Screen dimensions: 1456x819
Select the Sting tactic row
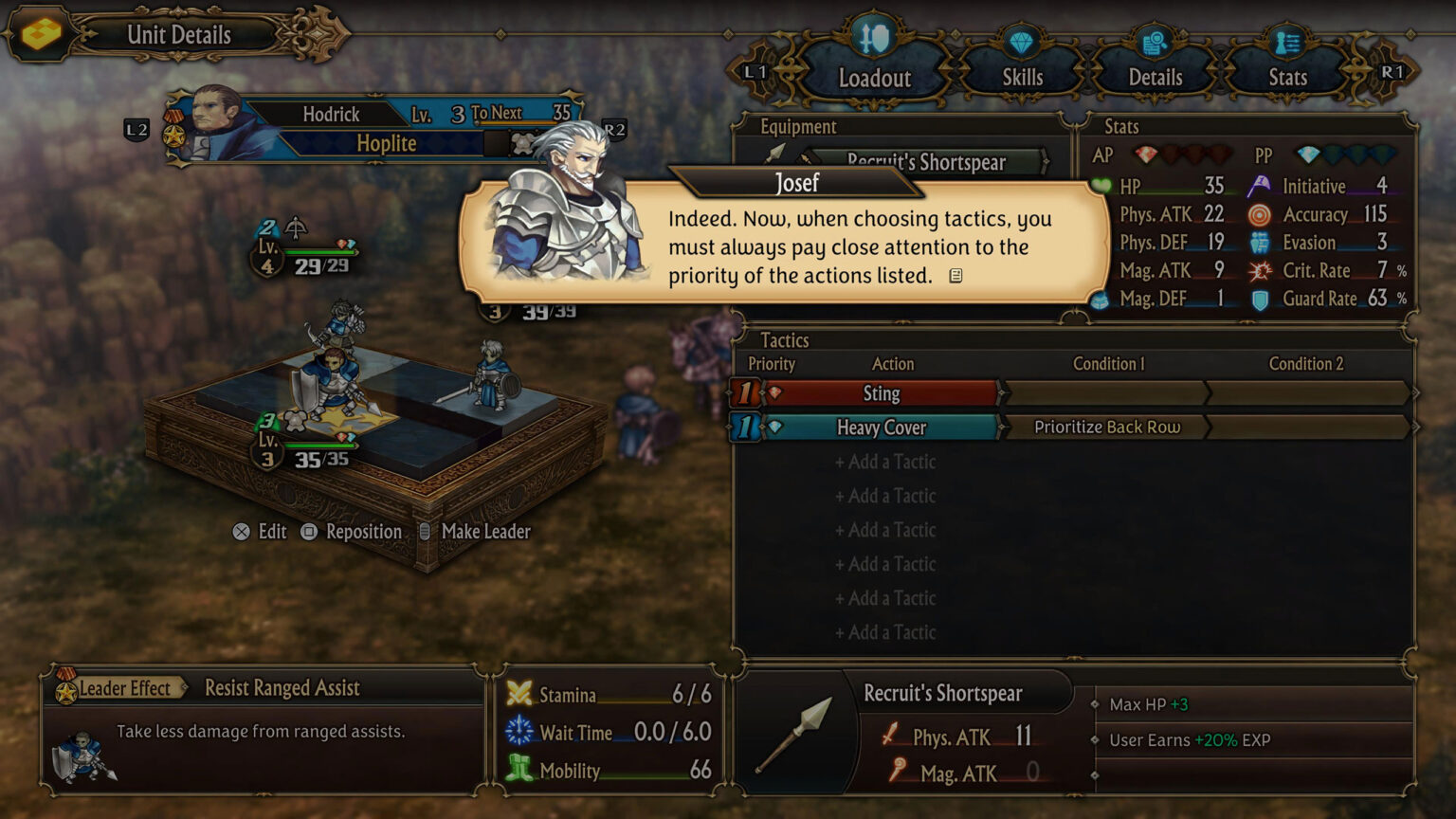point(881,393)
